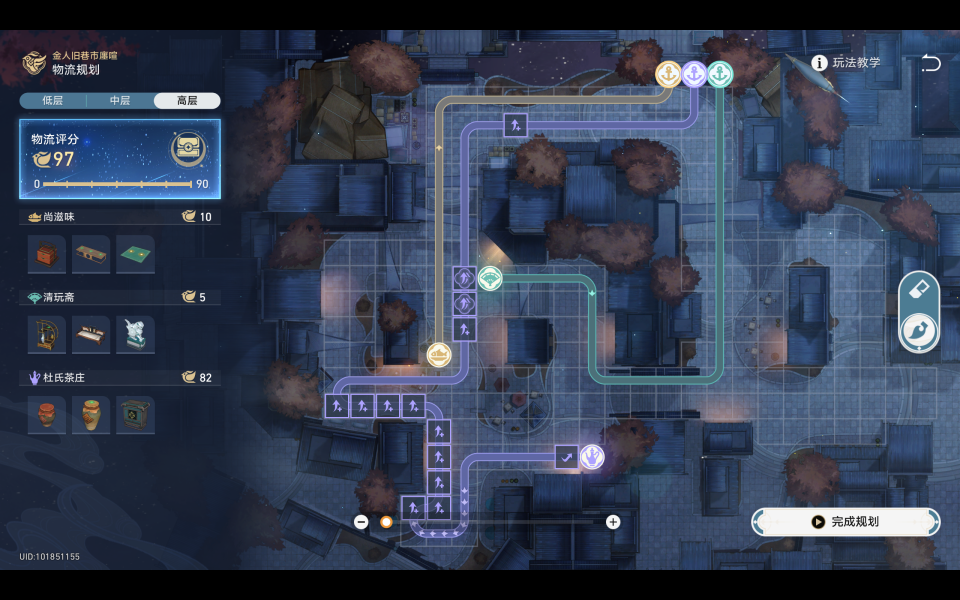Click the purple 杜氏茶庄 shop node on map
Viewport: 960px width, 600px height.
click(592, 457)
